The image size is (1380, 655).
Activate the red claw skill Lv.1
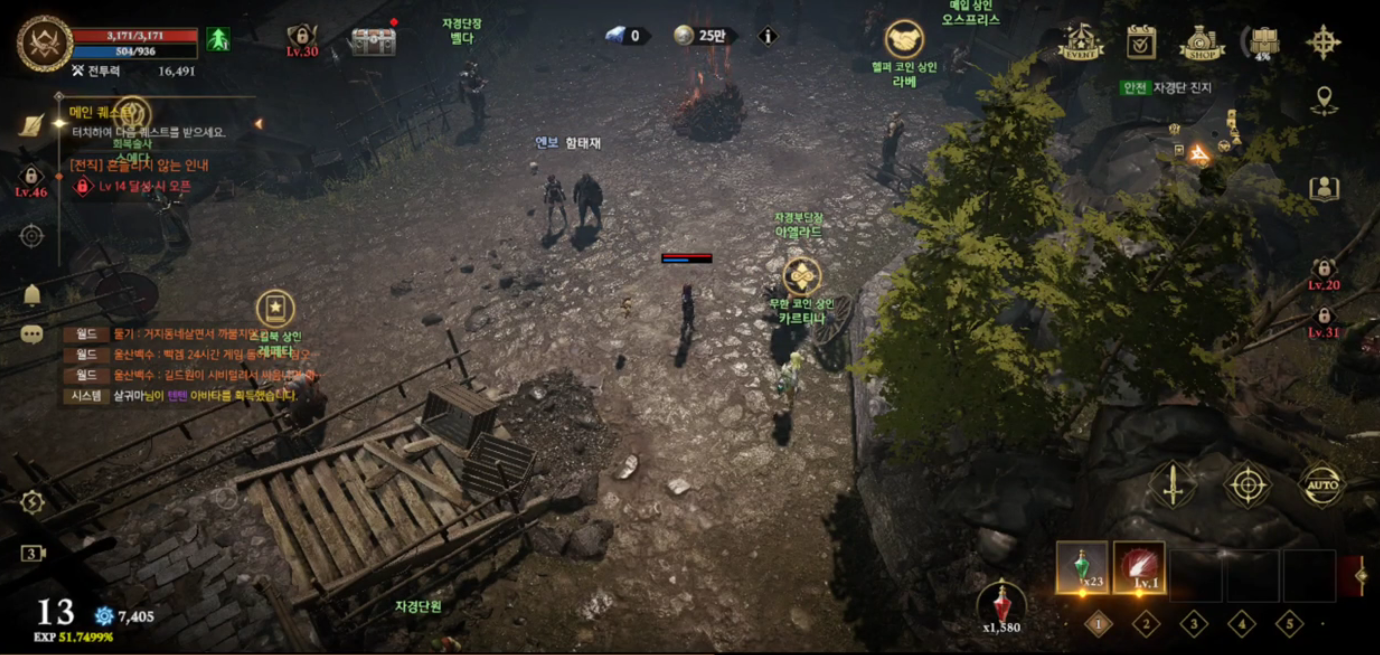[x=1139, y=568]
